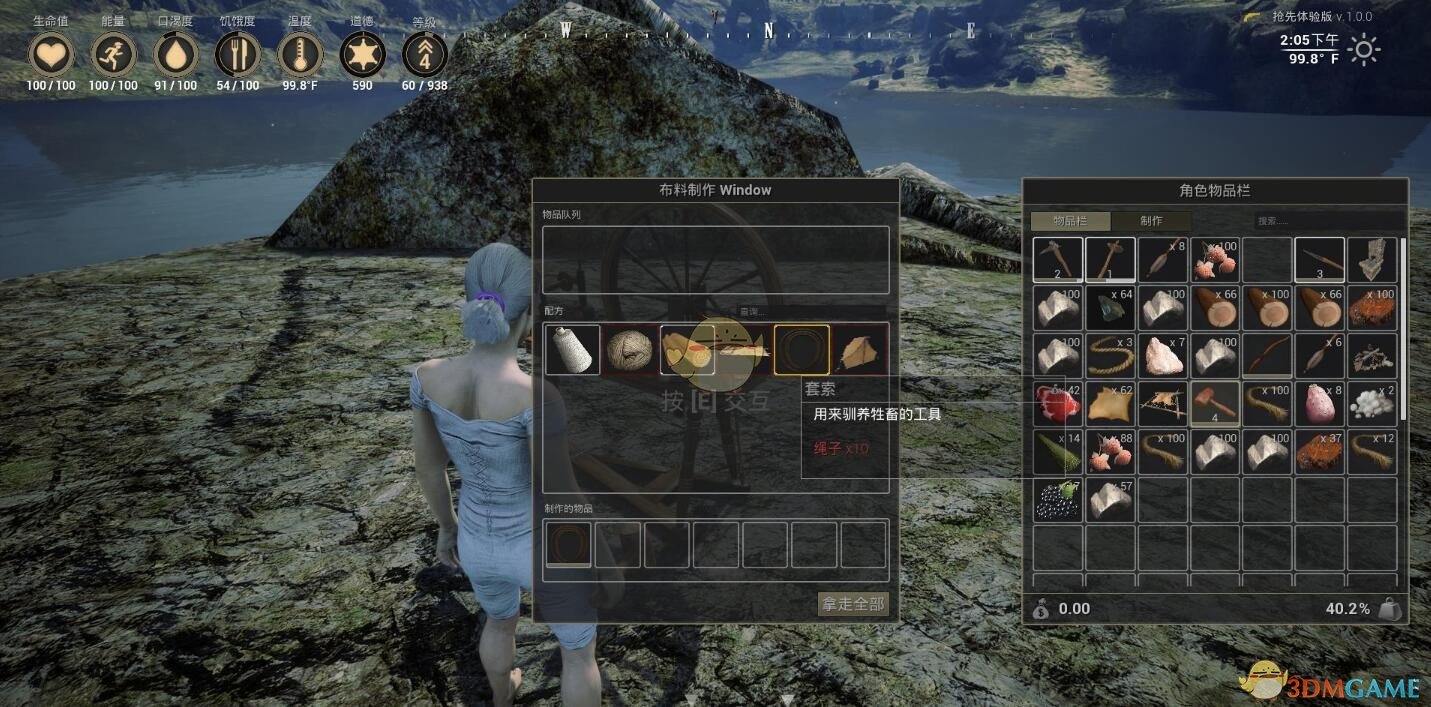Switch to the 制作 crafting tab
This screenshot has height=707, width=1431.
click(1151, 221)
